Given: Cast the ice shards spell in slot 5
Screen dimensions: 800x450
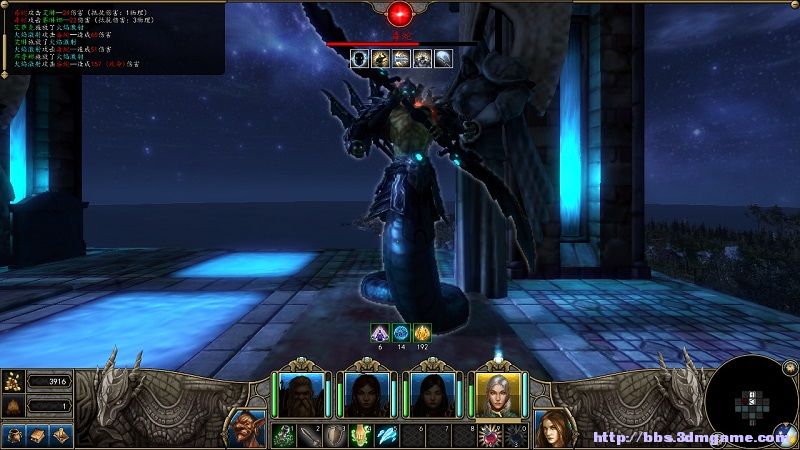Looking at the screenshot, I should 387,435.
